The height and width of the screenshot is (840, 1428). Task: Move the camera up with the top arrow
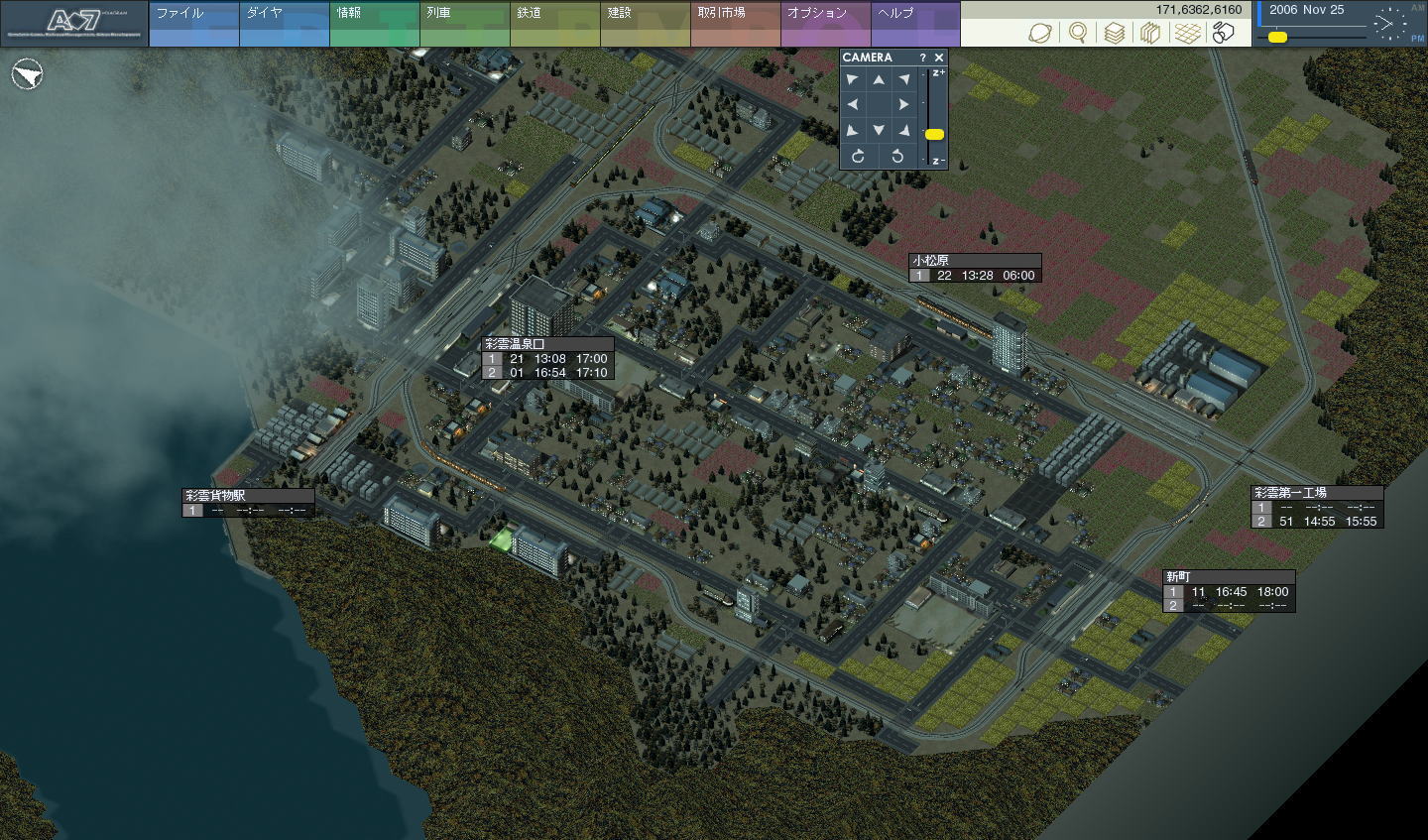879,79
